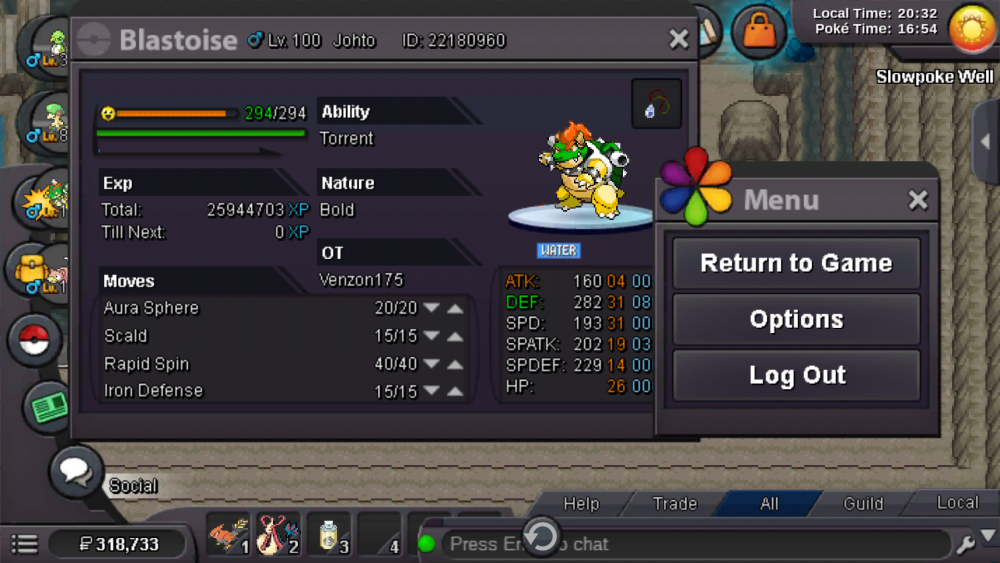Viewport: 1000px width, 563px height.
Task: Switch to the Trade chat tab
Action: click(x=675, y=504)
